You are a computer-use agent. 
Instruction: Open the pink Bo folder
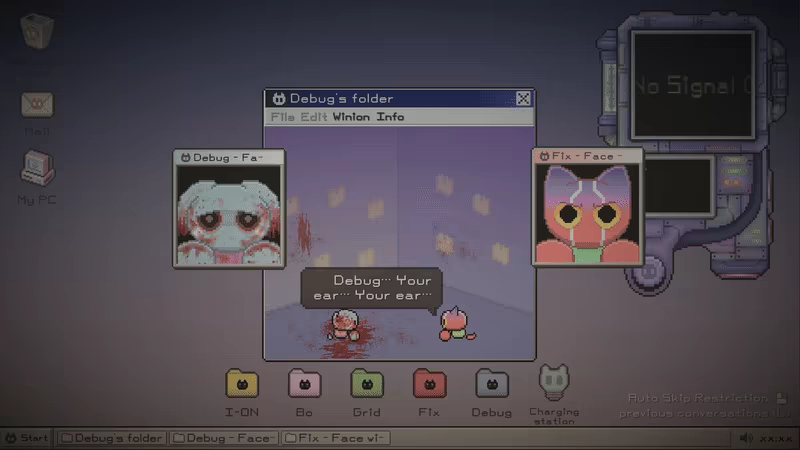pos(304,384)
